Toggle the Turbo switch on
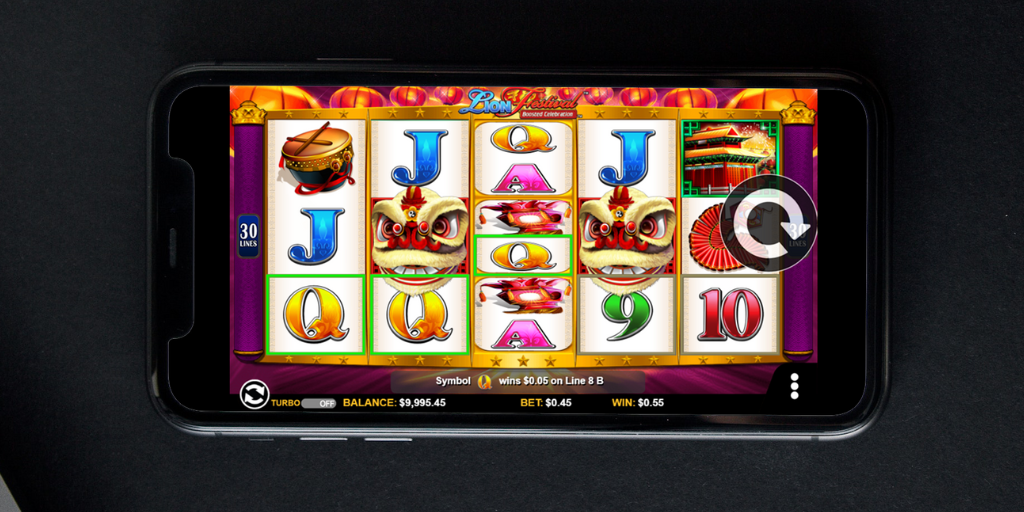Image resolution: width=1024 pixels, height=512 pixels. (x=319, y=403)
